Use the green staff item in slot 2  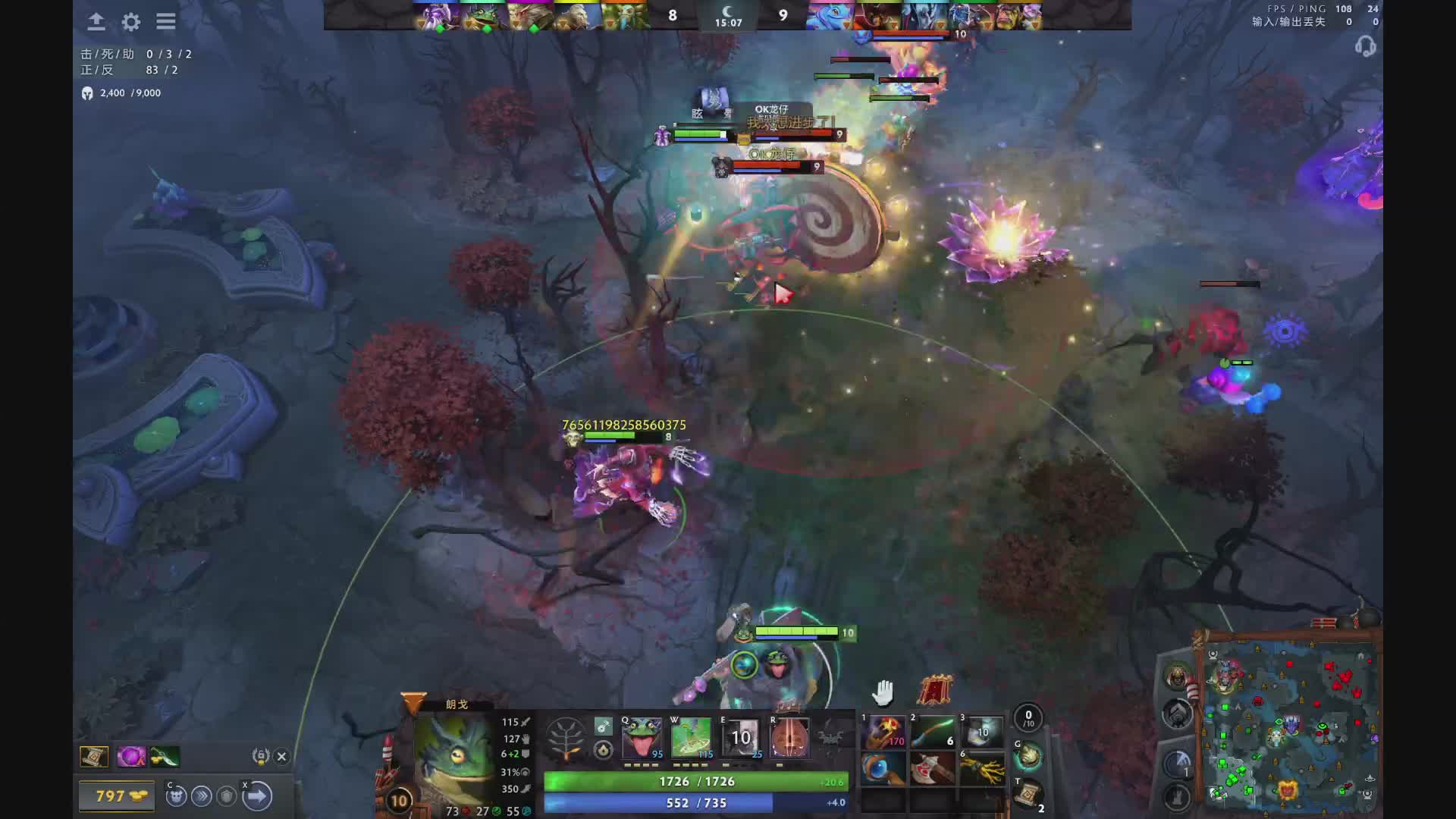934,732
